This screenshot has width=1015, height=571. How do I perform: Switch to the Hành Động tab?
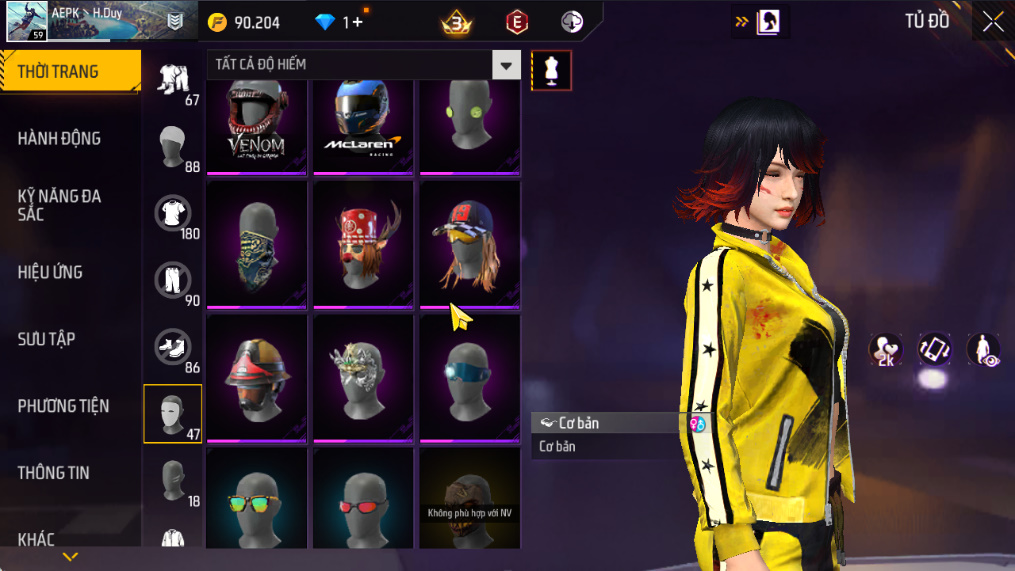click(60, 138)
